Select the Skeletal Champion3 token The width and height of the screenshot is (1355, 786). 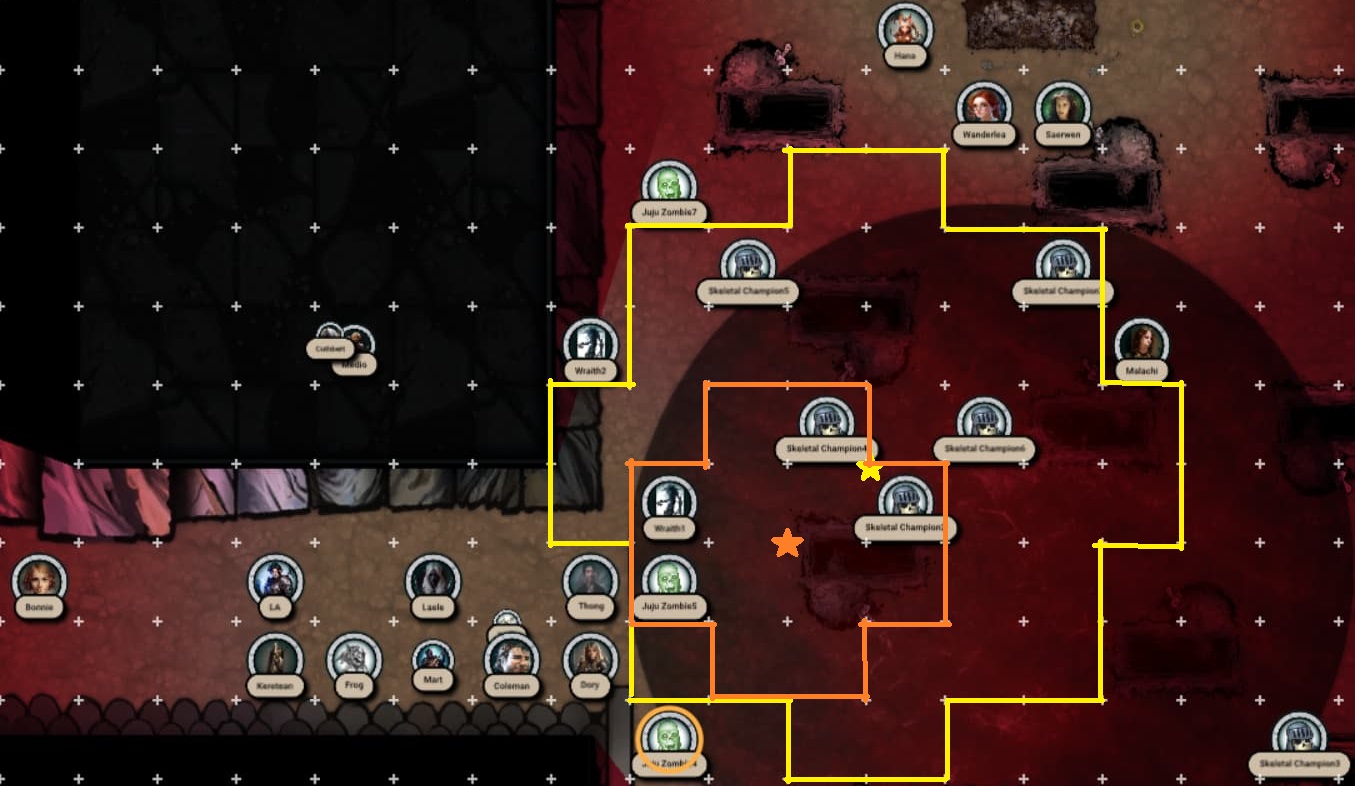click(1298, 738)
